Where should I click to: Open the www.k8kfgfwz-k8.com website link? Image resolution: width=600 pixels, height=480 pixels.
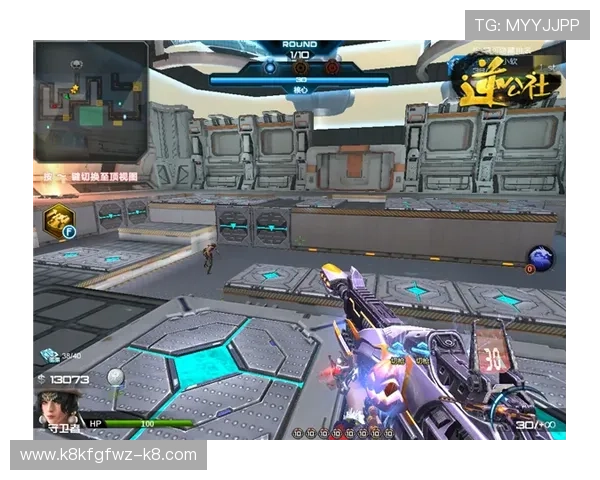pyautogui.click(x=108, y=455)
